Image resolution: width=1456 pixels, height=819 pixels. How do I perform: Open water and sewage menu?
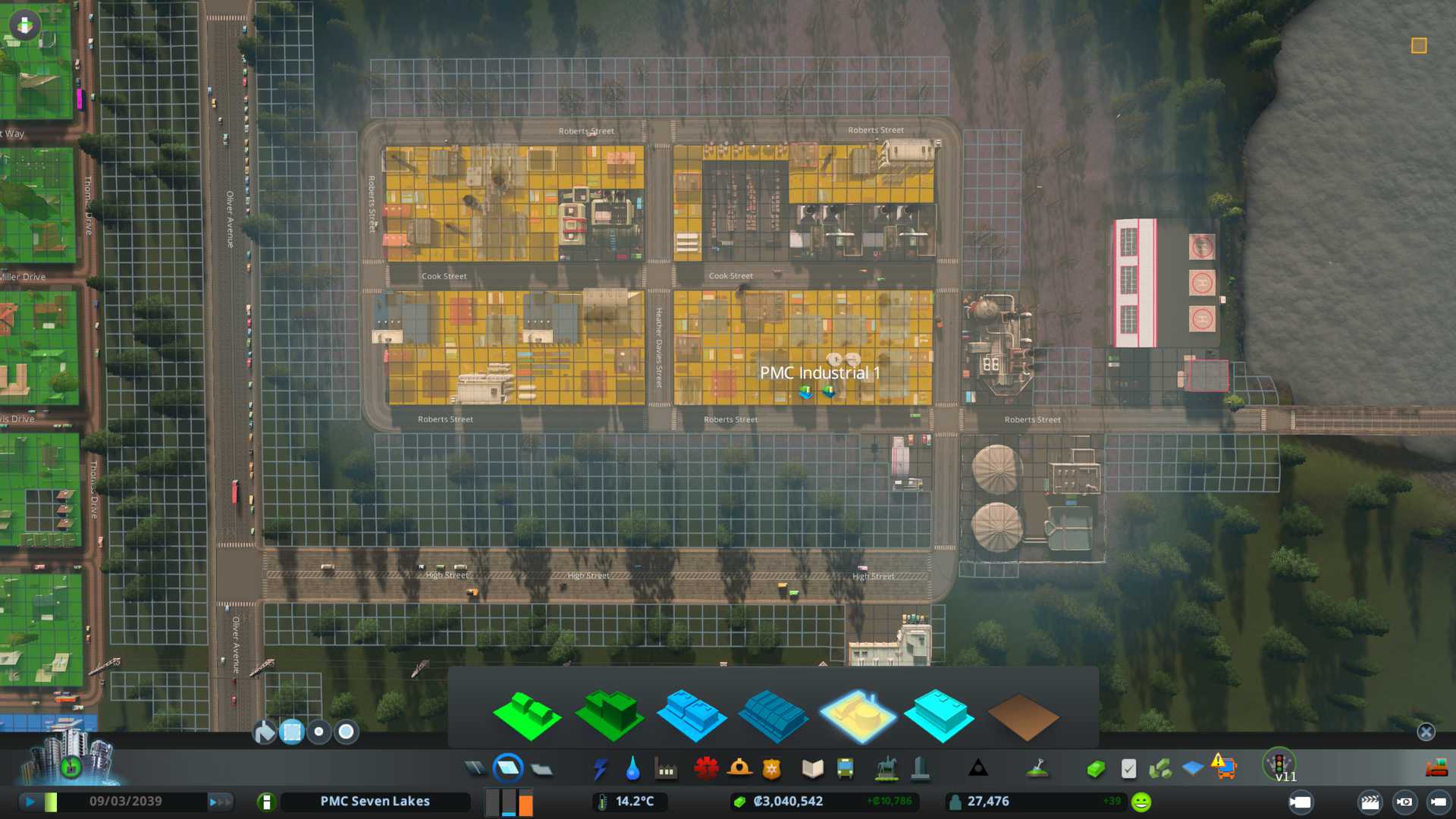[x=632, y=769]
